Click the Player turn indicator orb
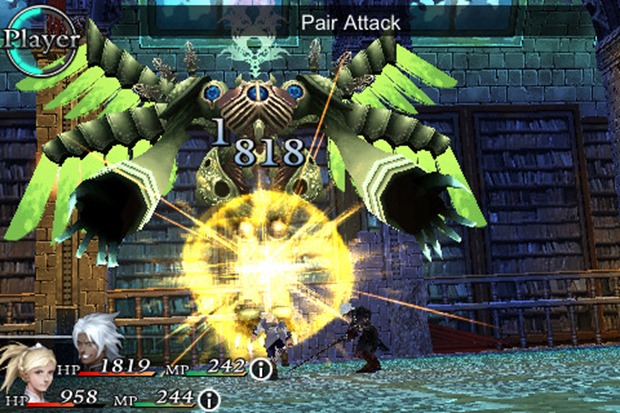The width and height of the screenshot is (620, 413). point(38,40)
